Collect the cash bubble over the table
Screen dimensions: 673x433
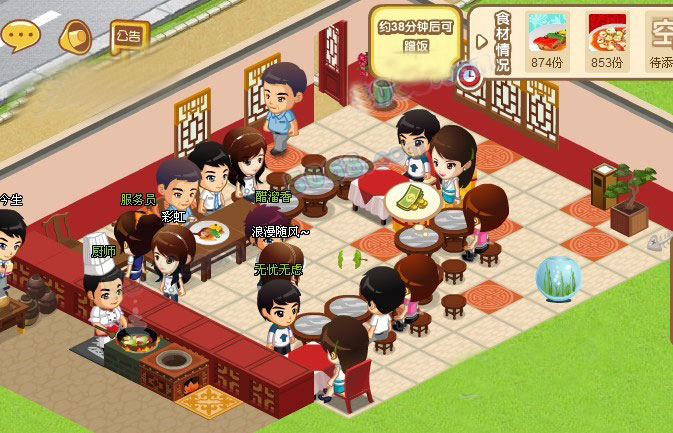pos(412,199)
